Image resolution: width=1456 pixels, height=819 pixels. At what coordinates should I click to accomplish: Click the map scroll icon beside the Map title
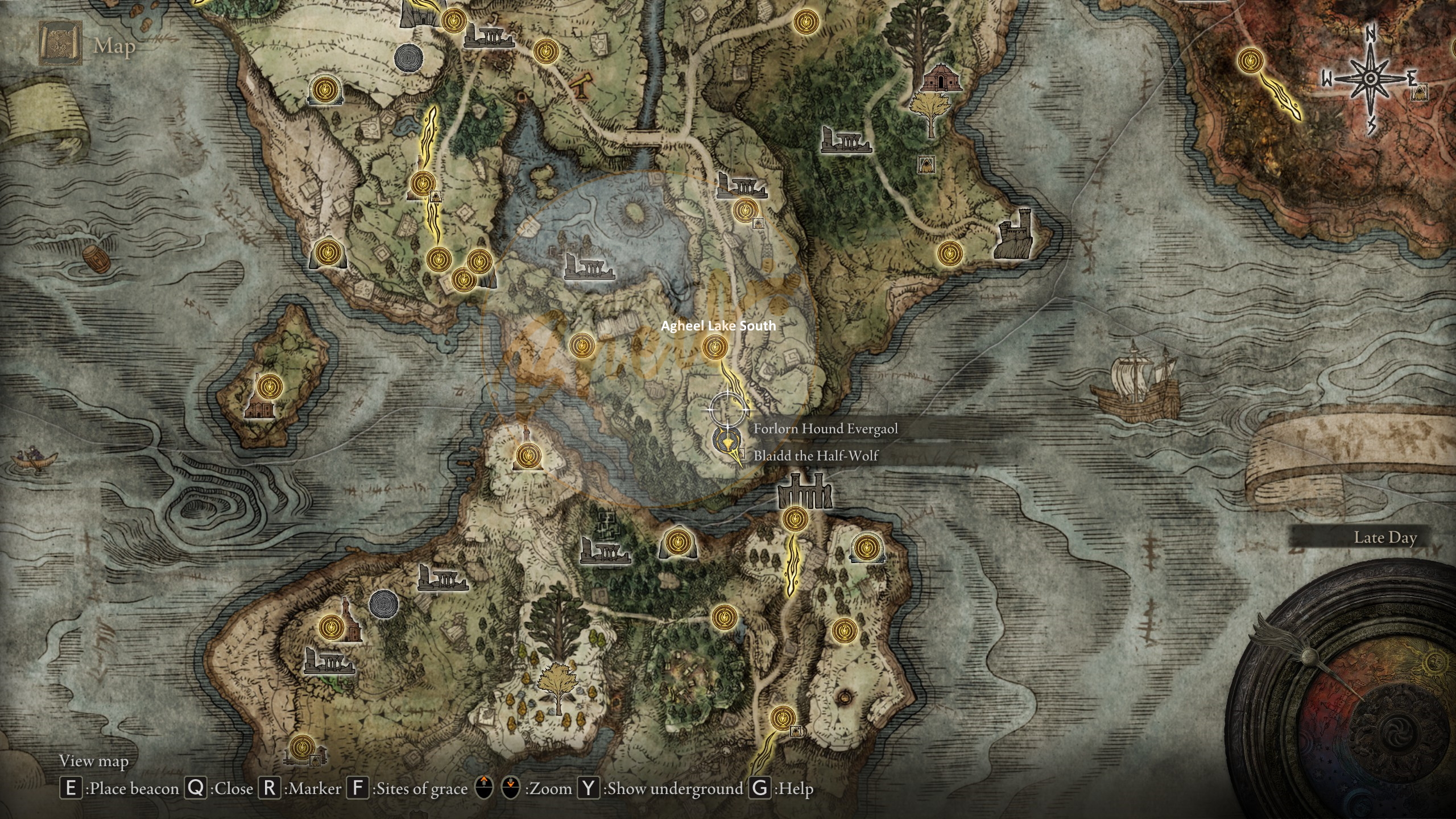[60, 43]
